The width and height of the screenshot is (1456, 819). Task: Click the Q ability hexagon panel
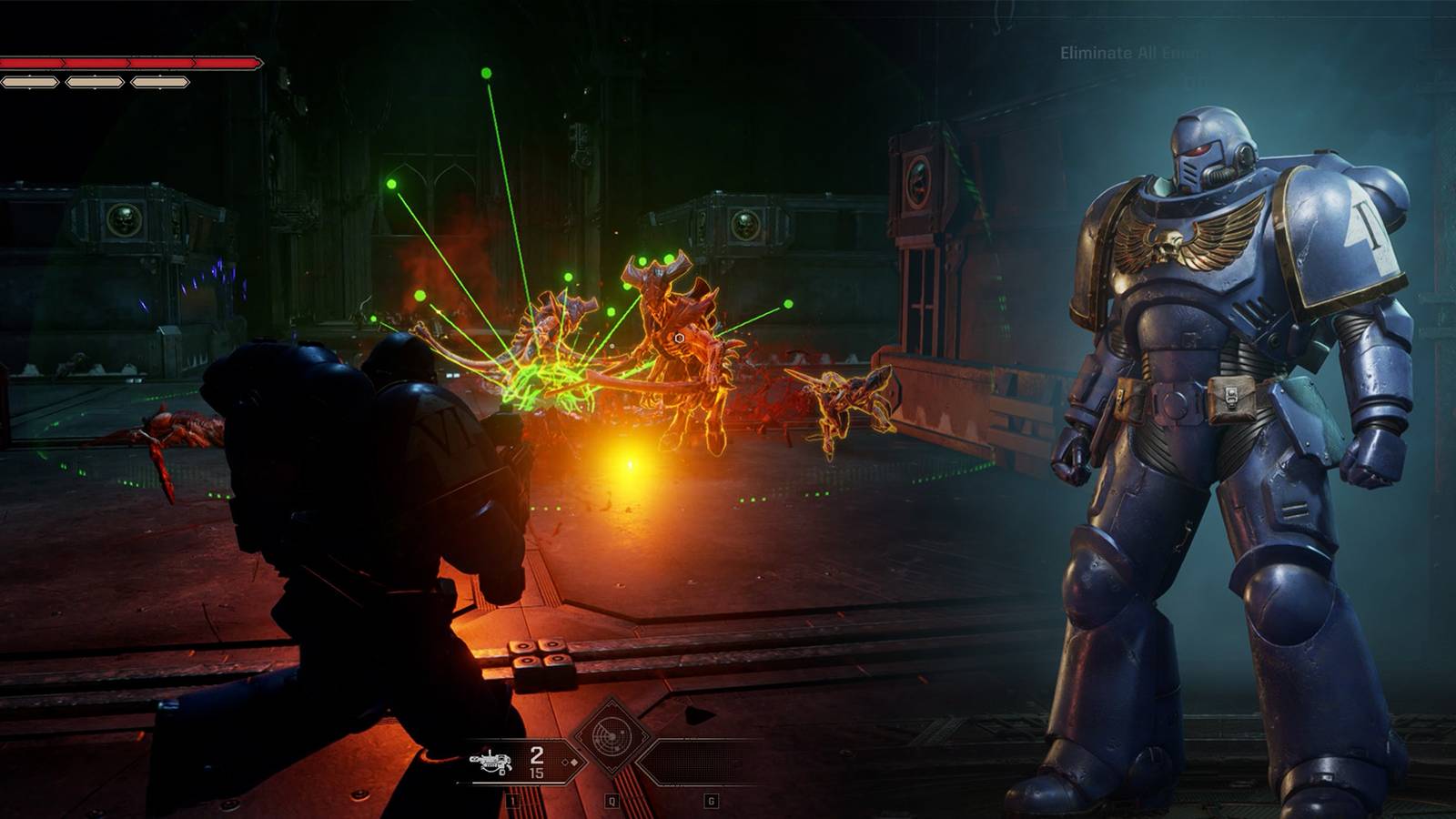point(611,801)
